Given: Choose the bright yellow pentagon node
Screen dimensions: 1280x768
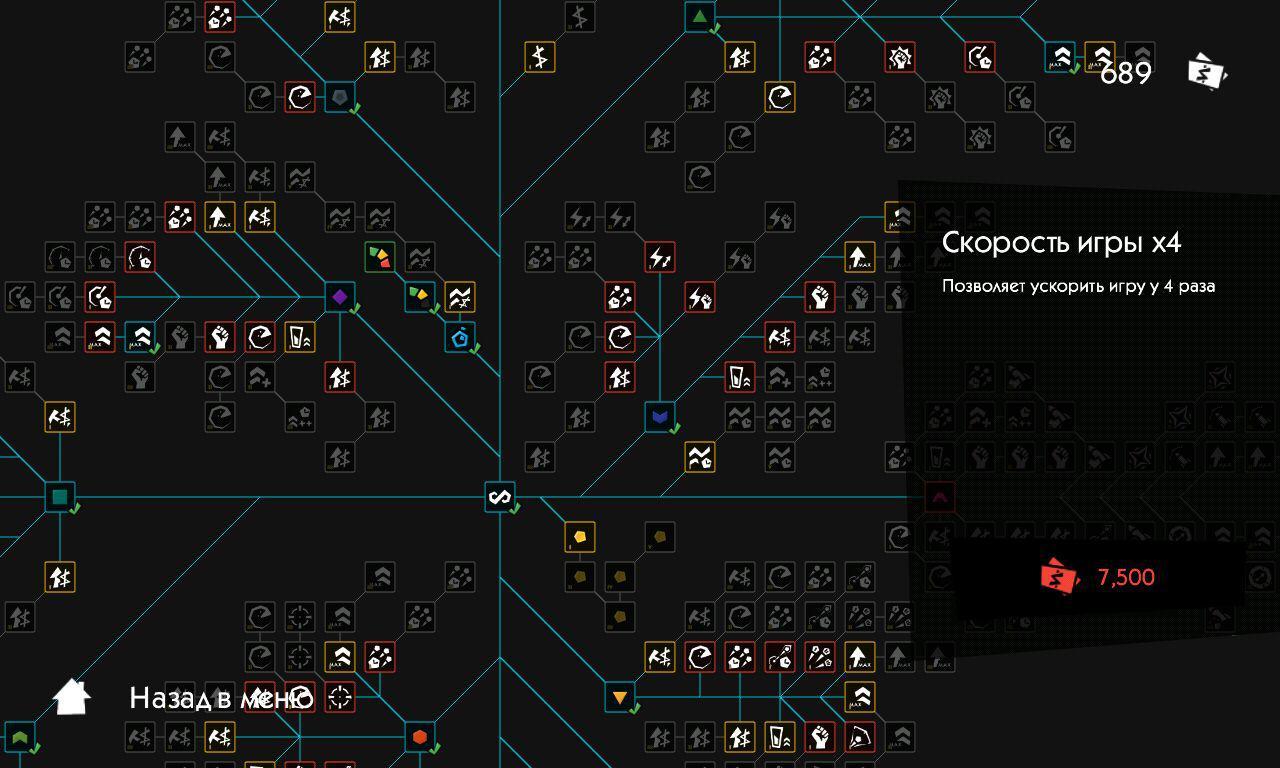Looking at the screenshot, I should (580, 537).
